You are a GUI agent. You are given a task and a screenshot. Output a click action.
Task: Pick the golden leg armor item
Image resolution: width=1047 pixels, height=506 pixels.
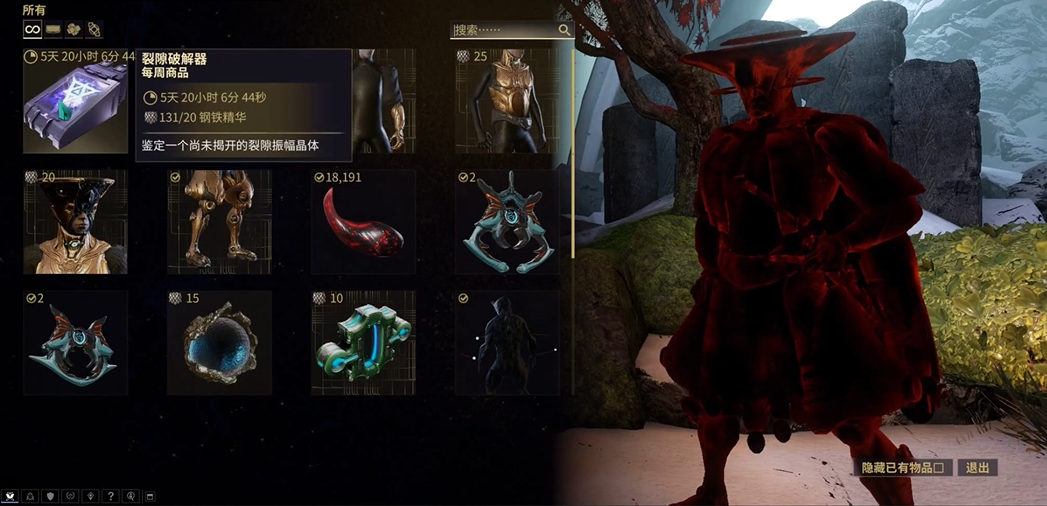pyautogui.click(x=219, y=222)
